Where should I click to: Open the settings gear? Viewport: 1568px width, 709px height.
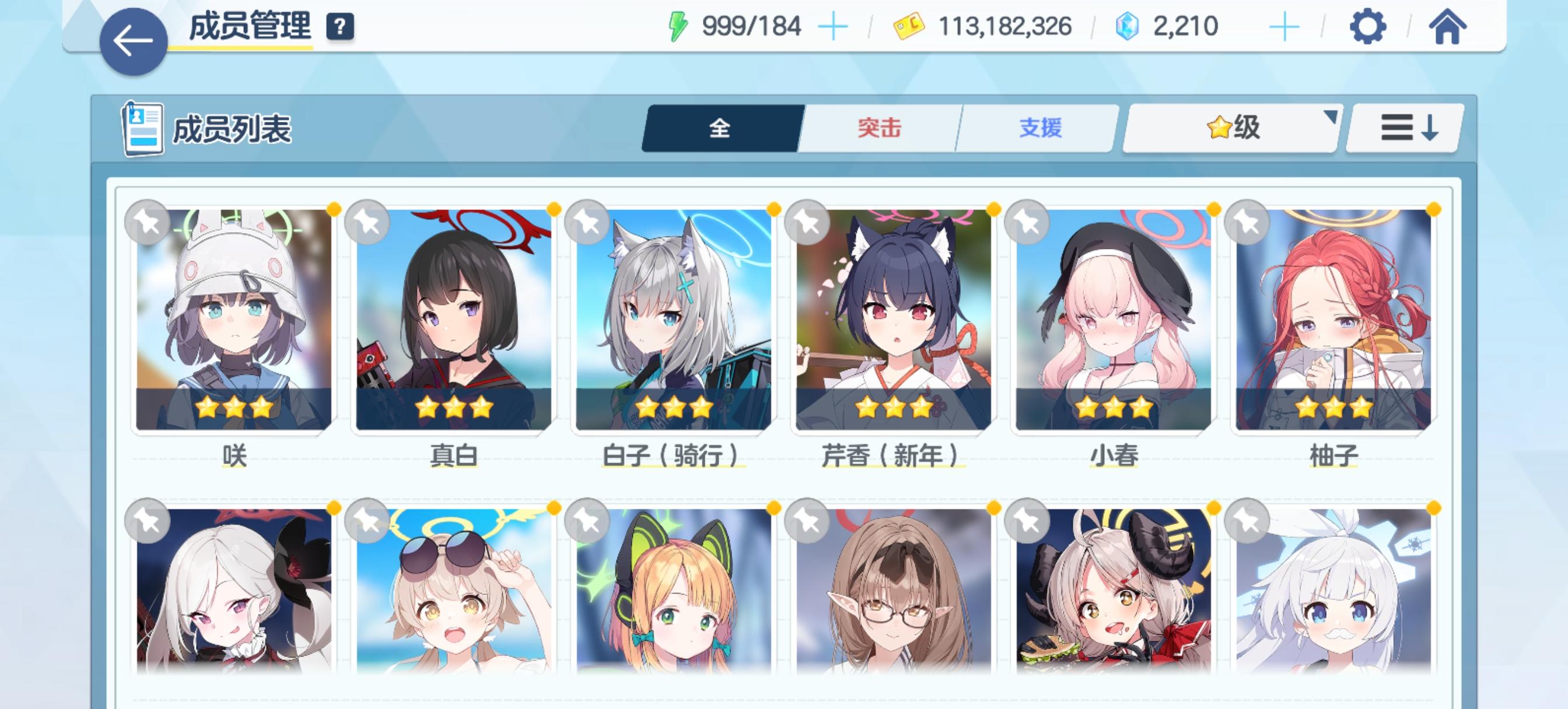point(1367,26)
